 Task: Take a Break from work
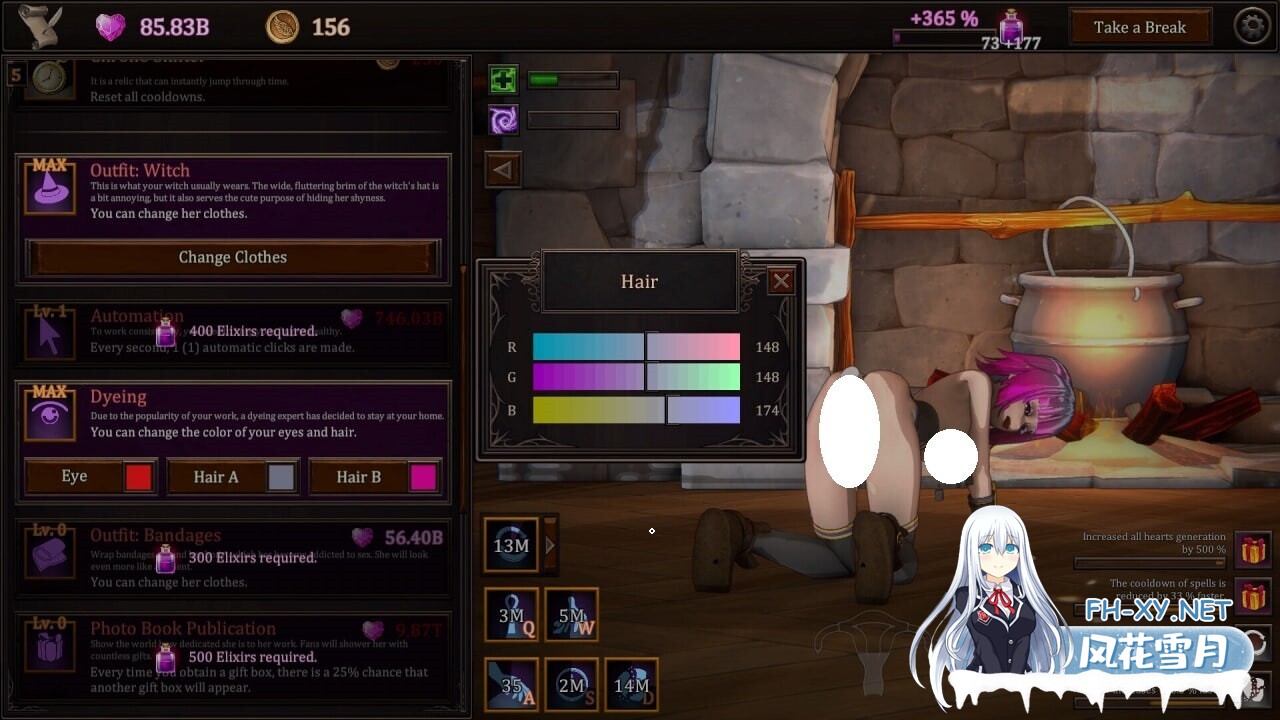tap(1139, 27)
